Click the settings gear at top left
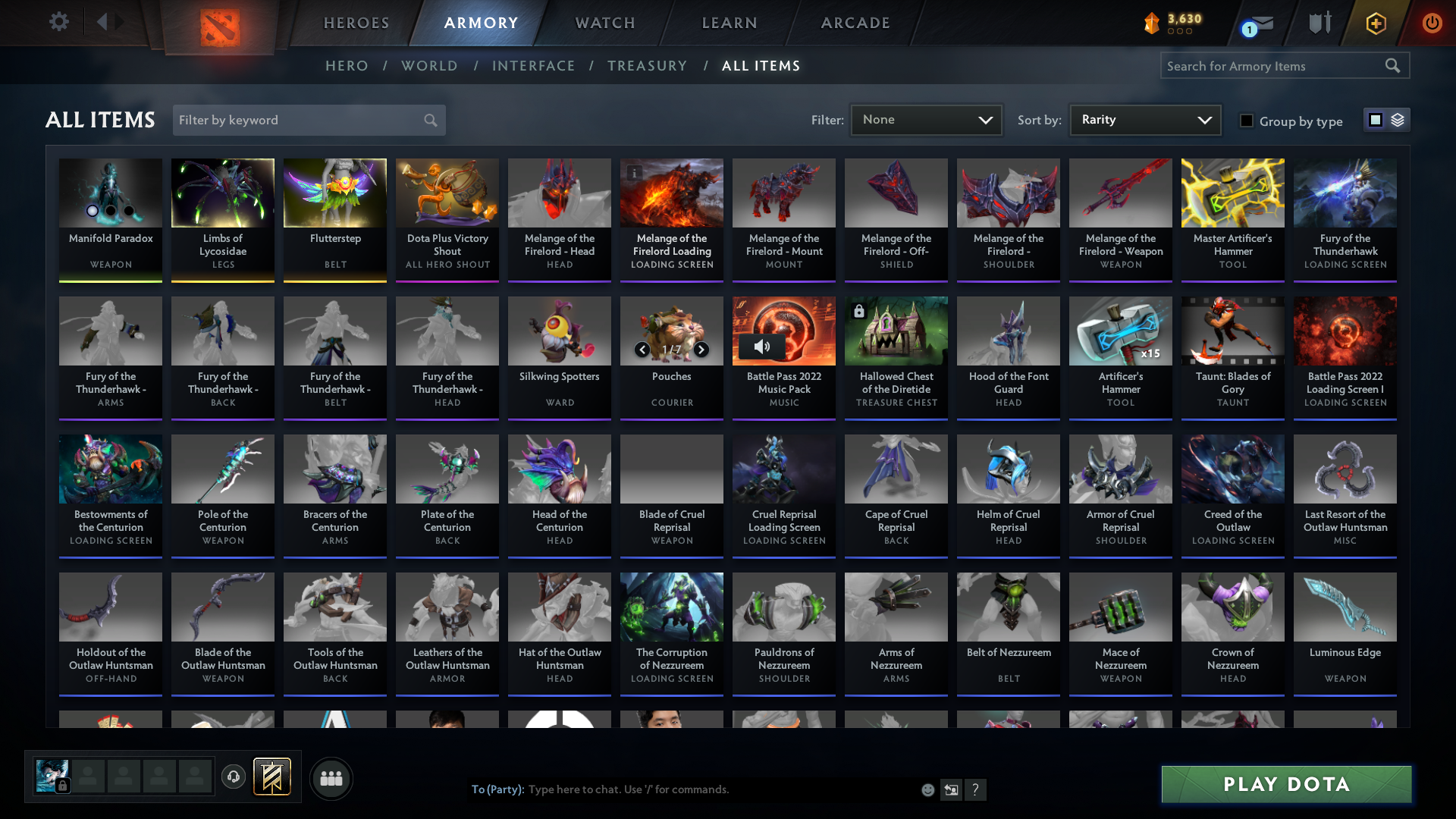The width and height of the screenshot is (1456, 819). click(59, 22)
